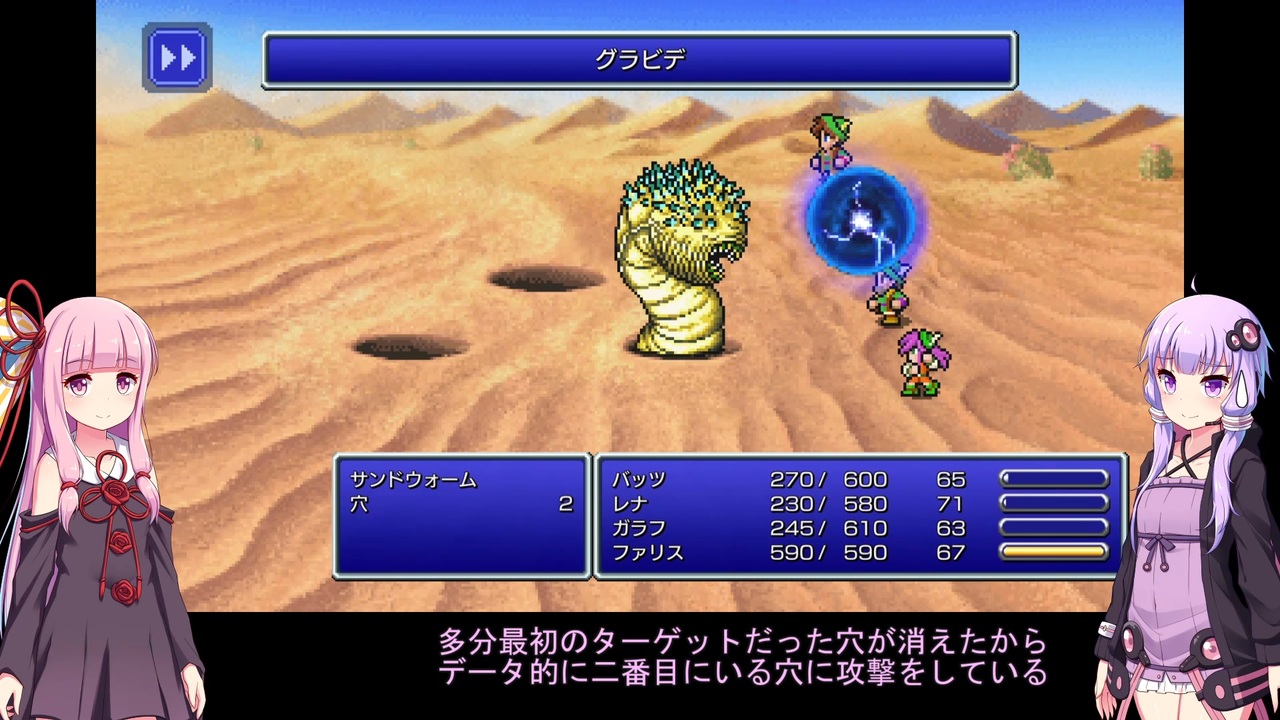1280x720 pixels.
Task: Toggle battle speed with the double-arrow button
Action: [176, 58]
